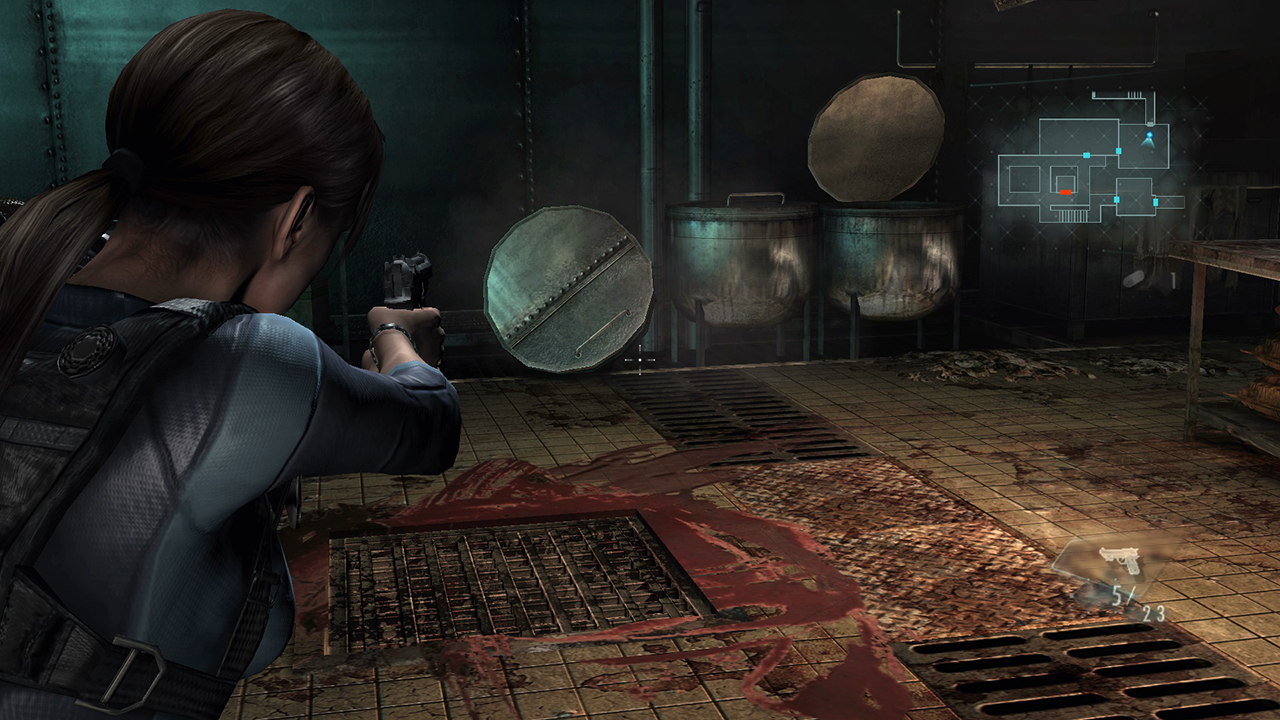This screenshot has width=1280, height=720.
Task: Click the cyan door marker below the player icon
Action: pyautogui.click(x=1119, y=150)
